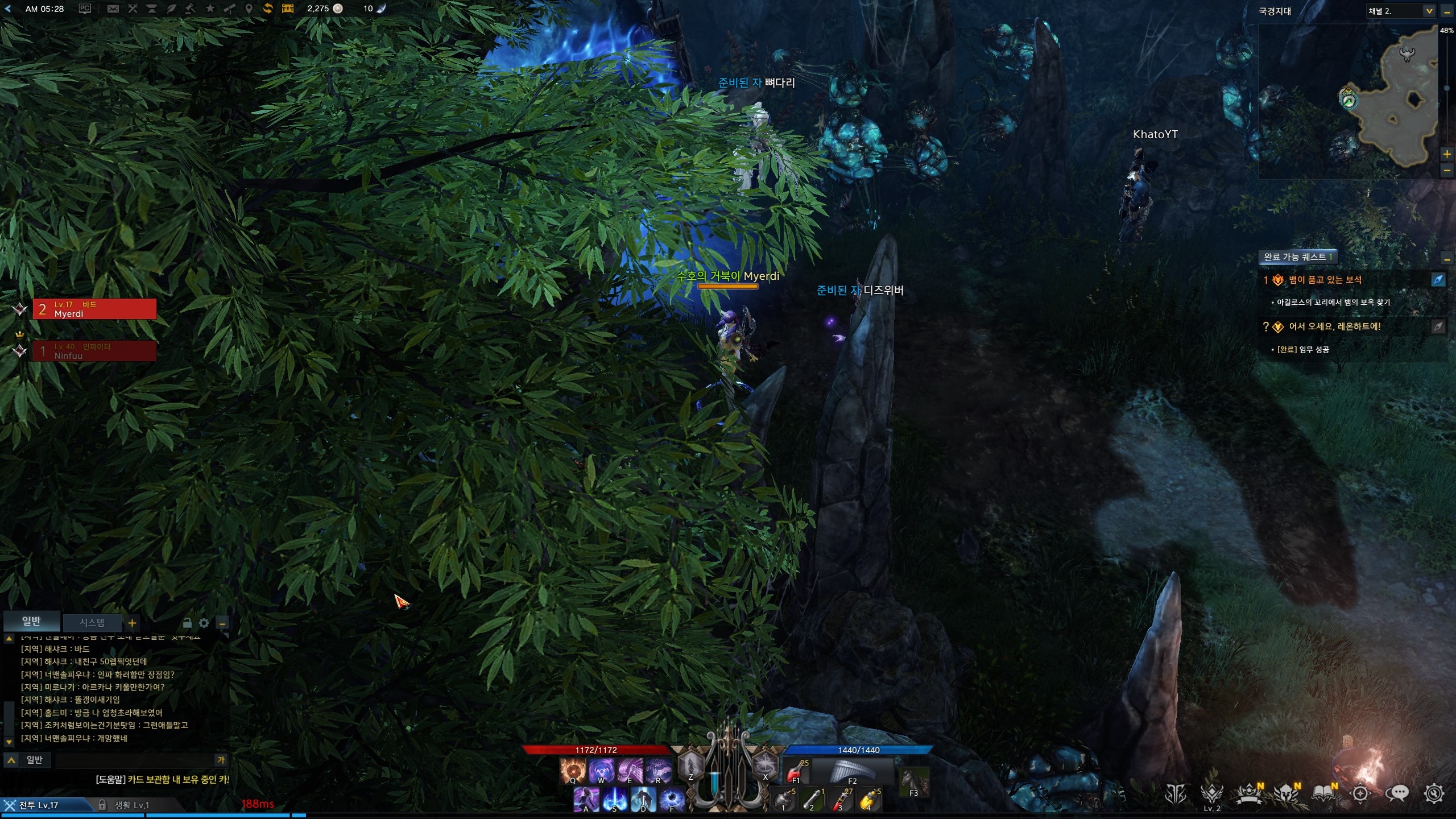Open chat settings gear icon

tap(204, 623)
